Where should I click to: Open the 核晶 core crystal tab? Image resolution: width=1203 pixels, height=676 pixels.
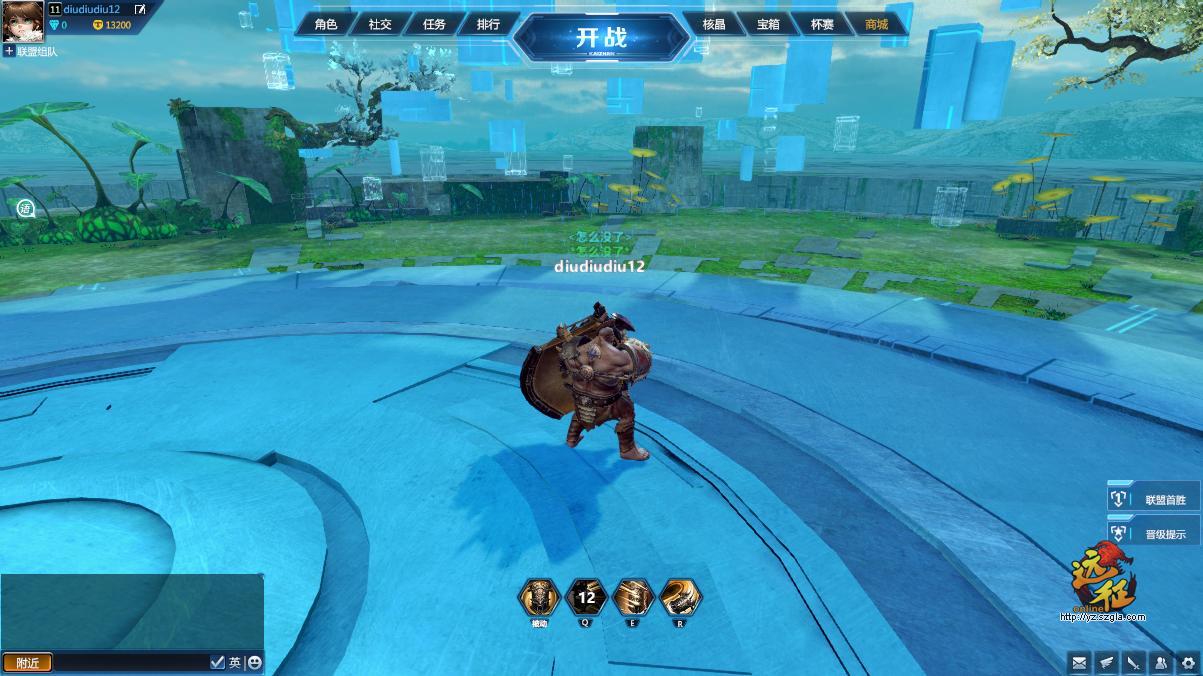click(714, 24)
